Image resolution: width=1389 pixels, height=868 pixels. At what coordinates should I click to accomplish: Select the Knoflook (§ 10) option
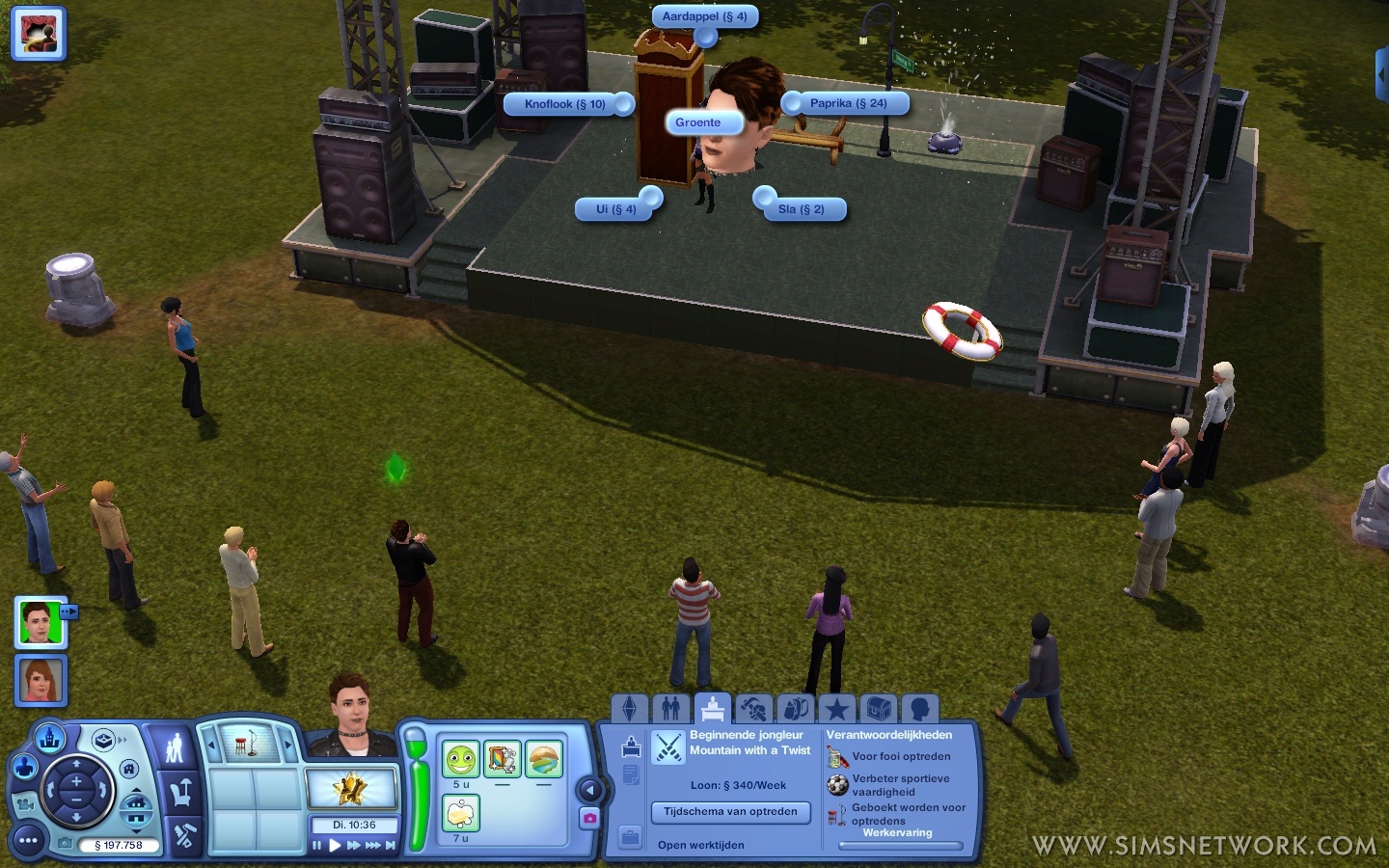point(565,104)
